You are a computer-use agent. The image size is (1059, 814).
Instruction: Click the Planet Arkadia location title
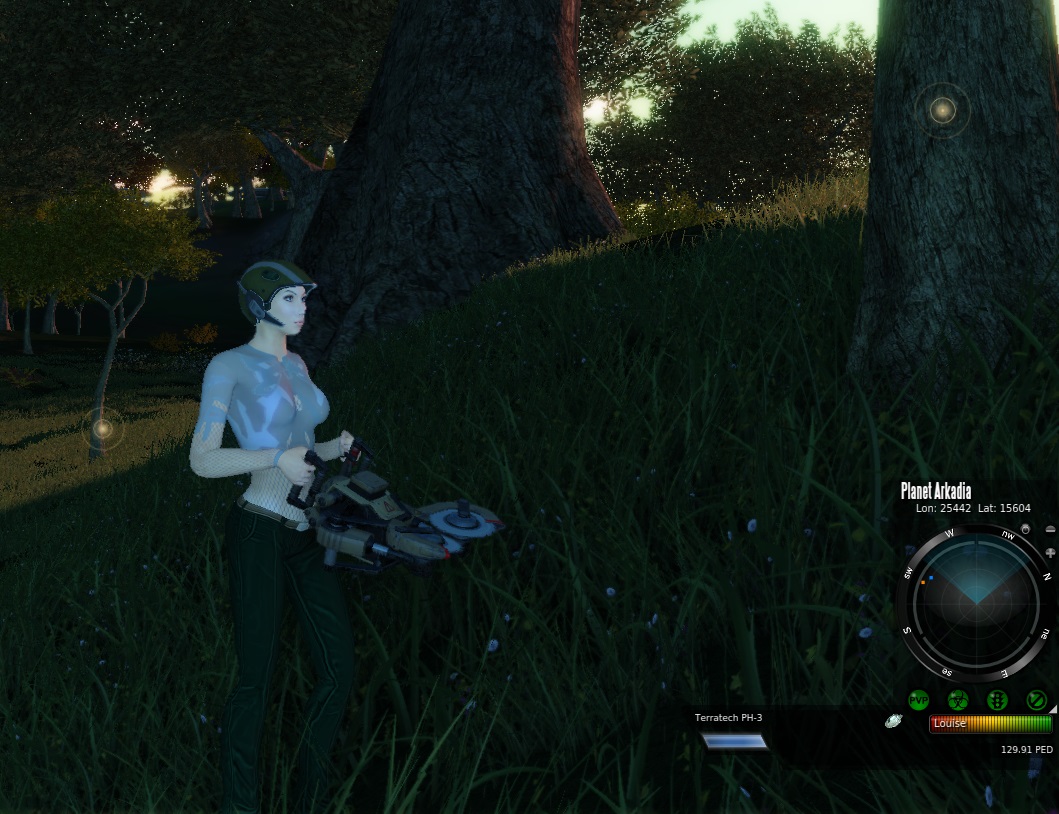point(936,491)
